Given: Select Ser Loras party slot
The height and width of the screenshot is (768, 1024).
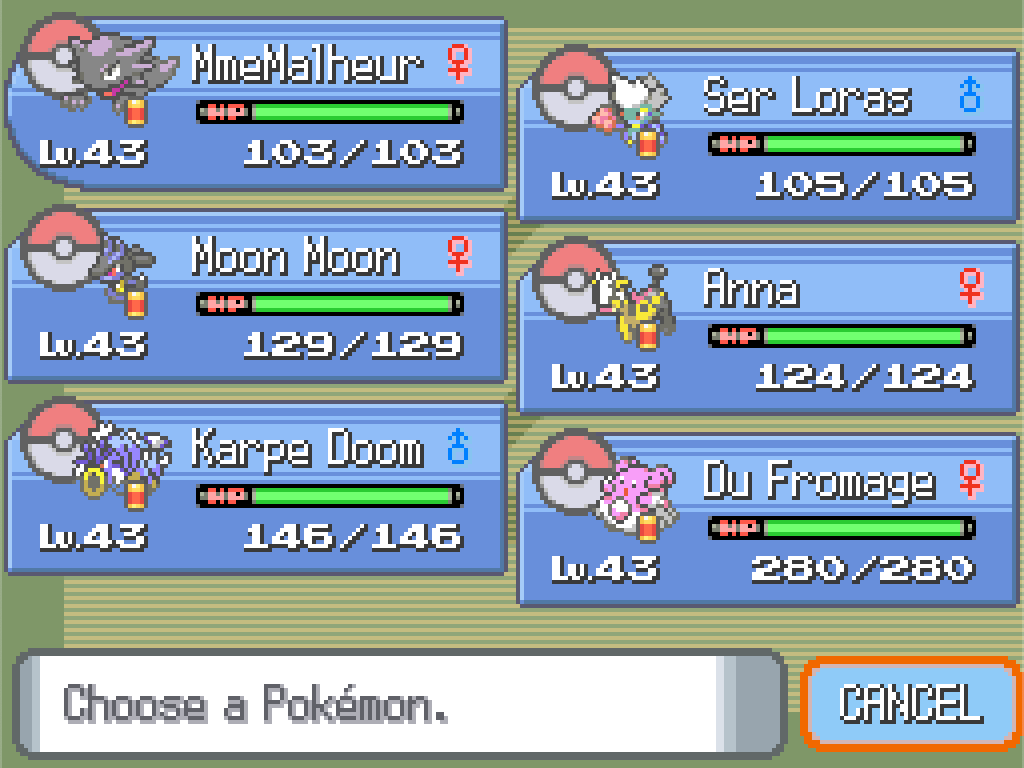Looking at the screenshot, I should pyautogui.click(x=768, y=136).
